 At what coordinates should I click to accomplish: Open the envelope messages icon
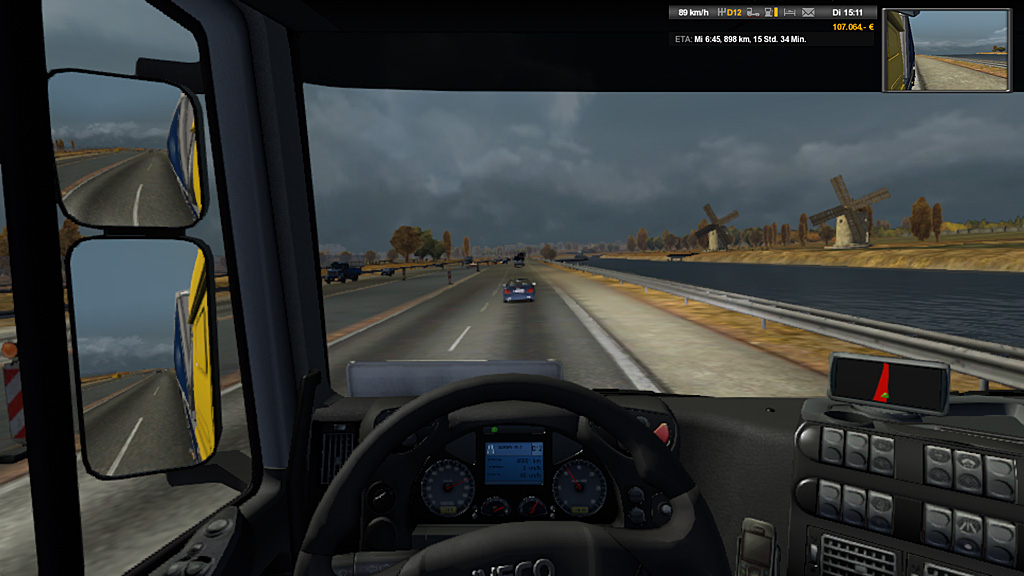(808, 13)
